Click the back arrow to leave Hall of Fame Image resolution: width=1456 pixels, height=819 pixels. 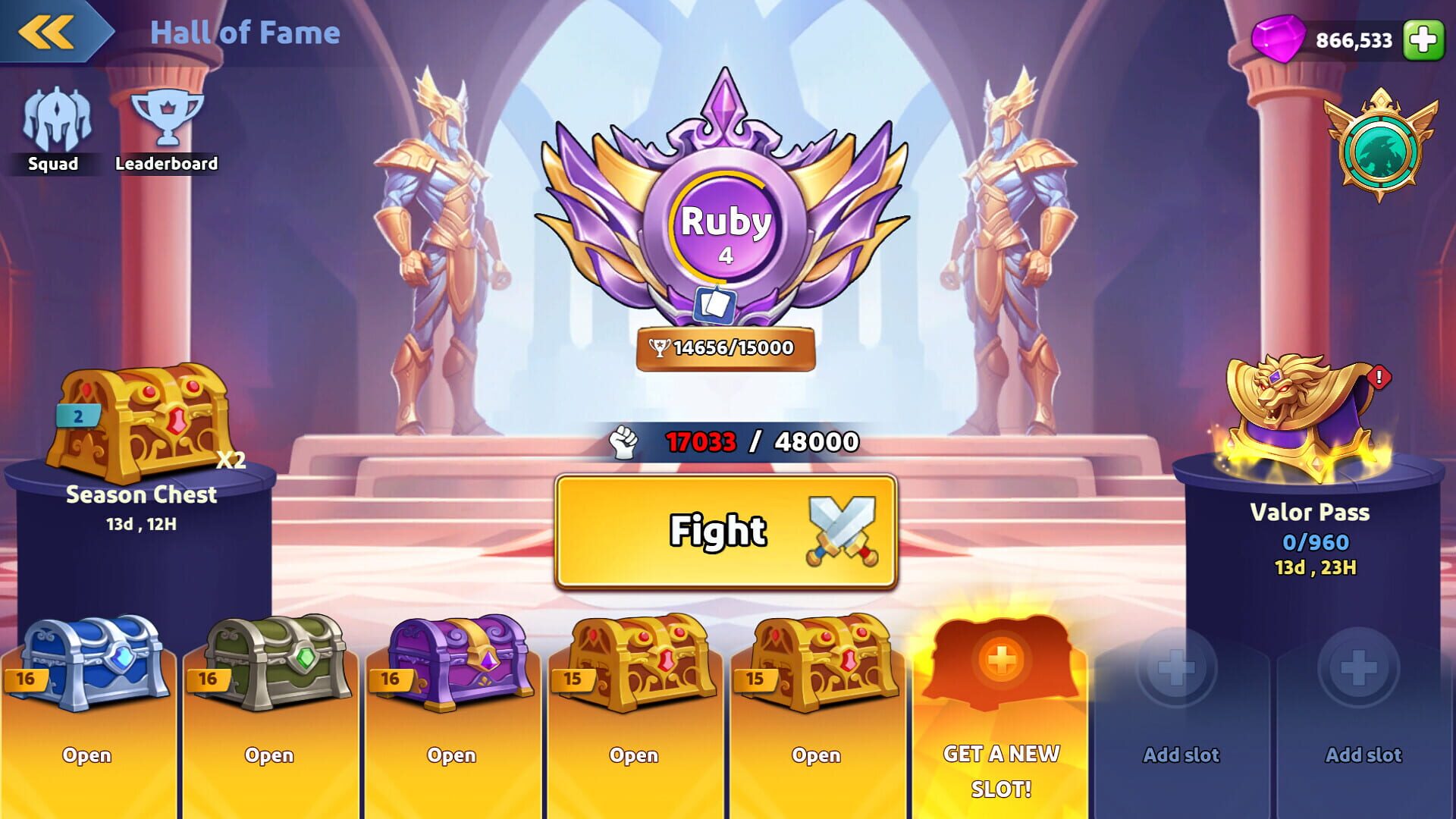(x=45, y=32)
